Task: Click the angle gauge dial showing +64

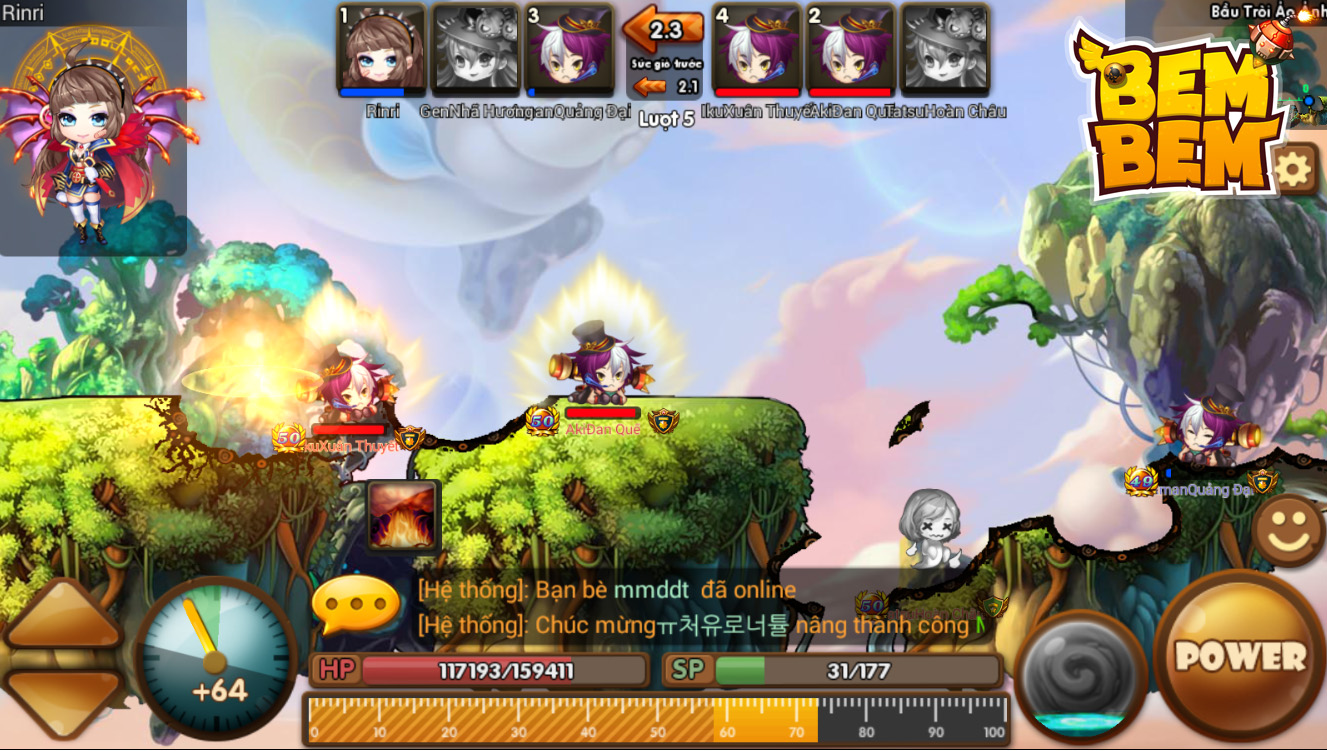Action: coord(215,658)
